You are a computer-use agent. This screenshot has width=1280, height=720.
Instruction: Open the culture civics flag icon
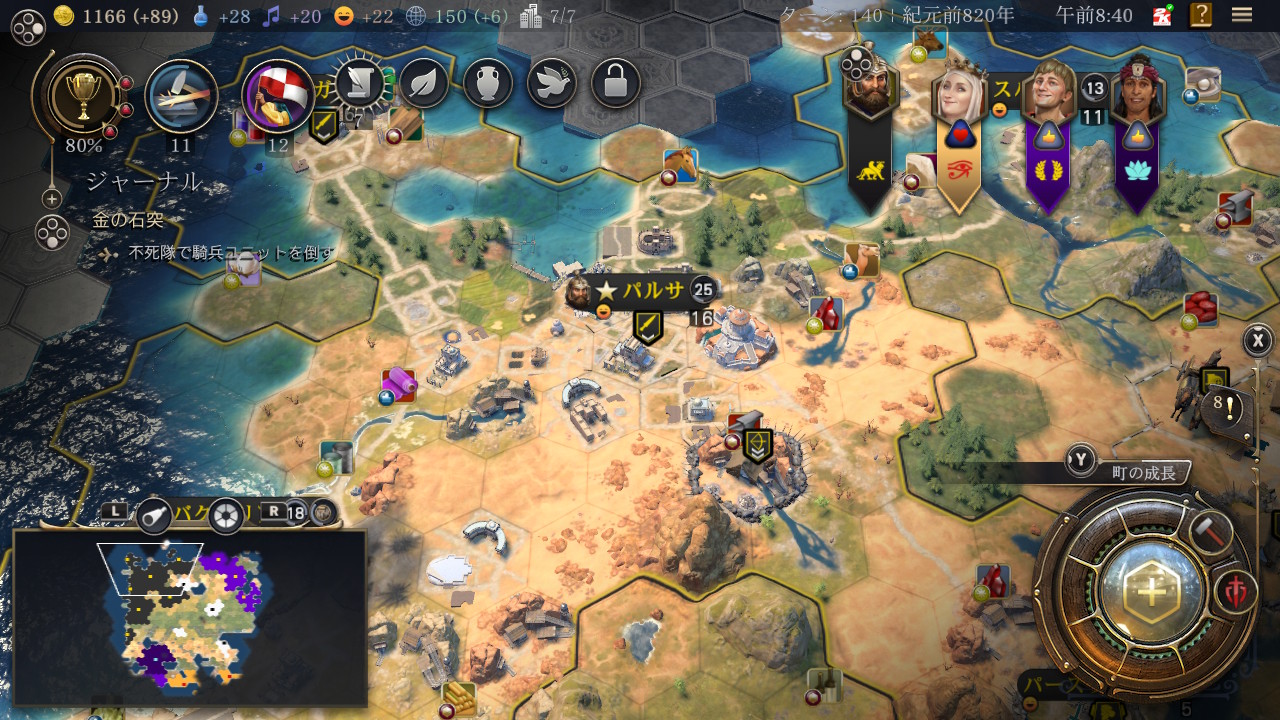pos(279,96)
